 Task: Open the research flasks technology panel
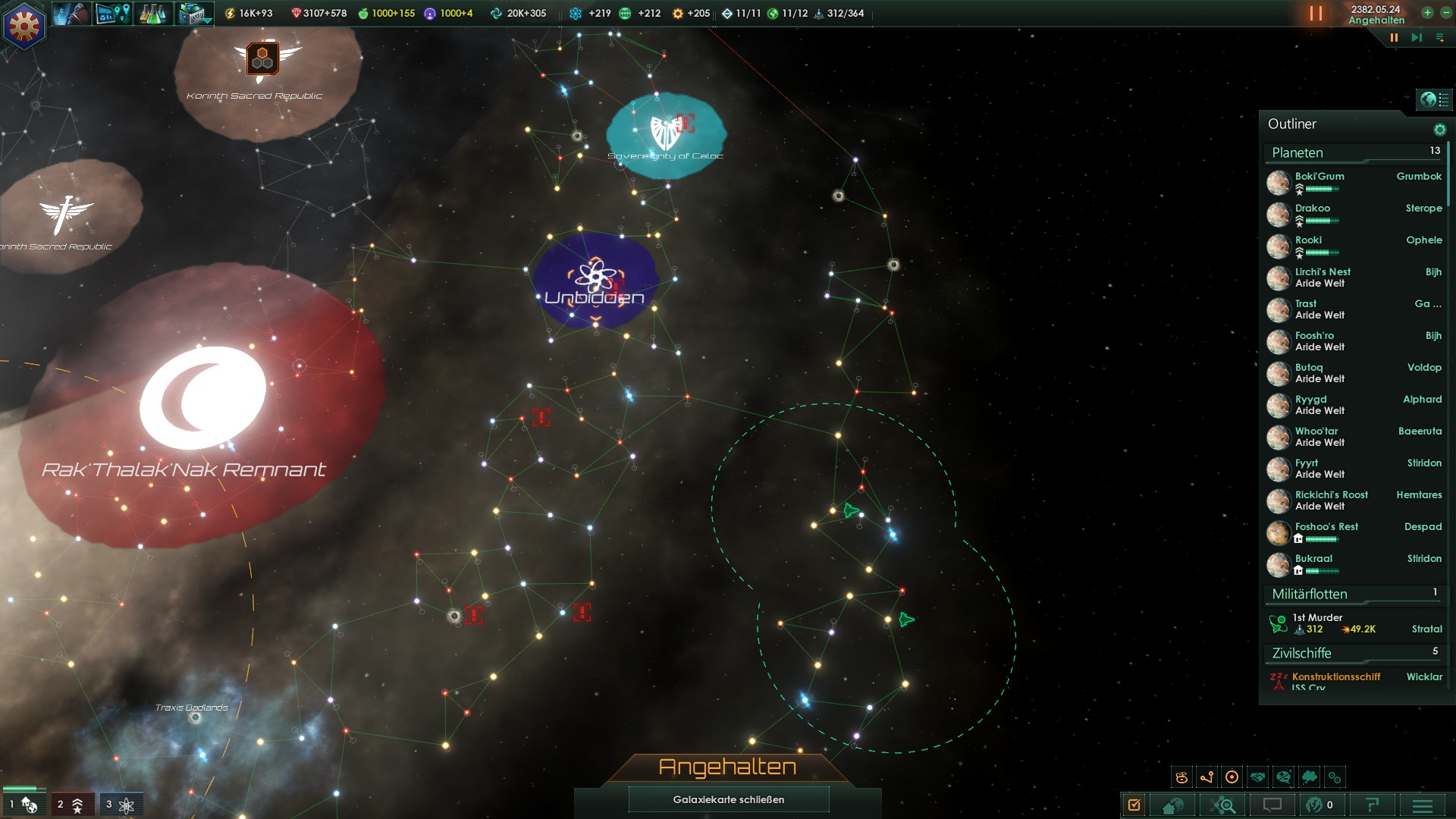coord(152,14)
